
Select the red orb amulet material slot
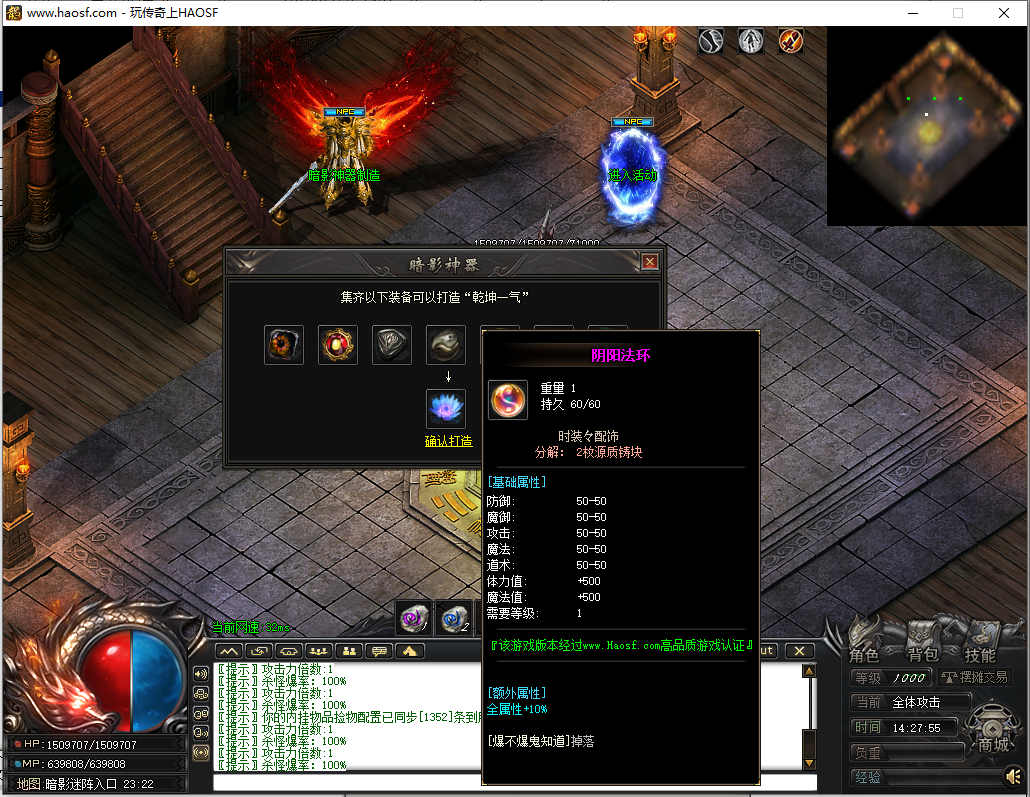(x=338, y=345)
